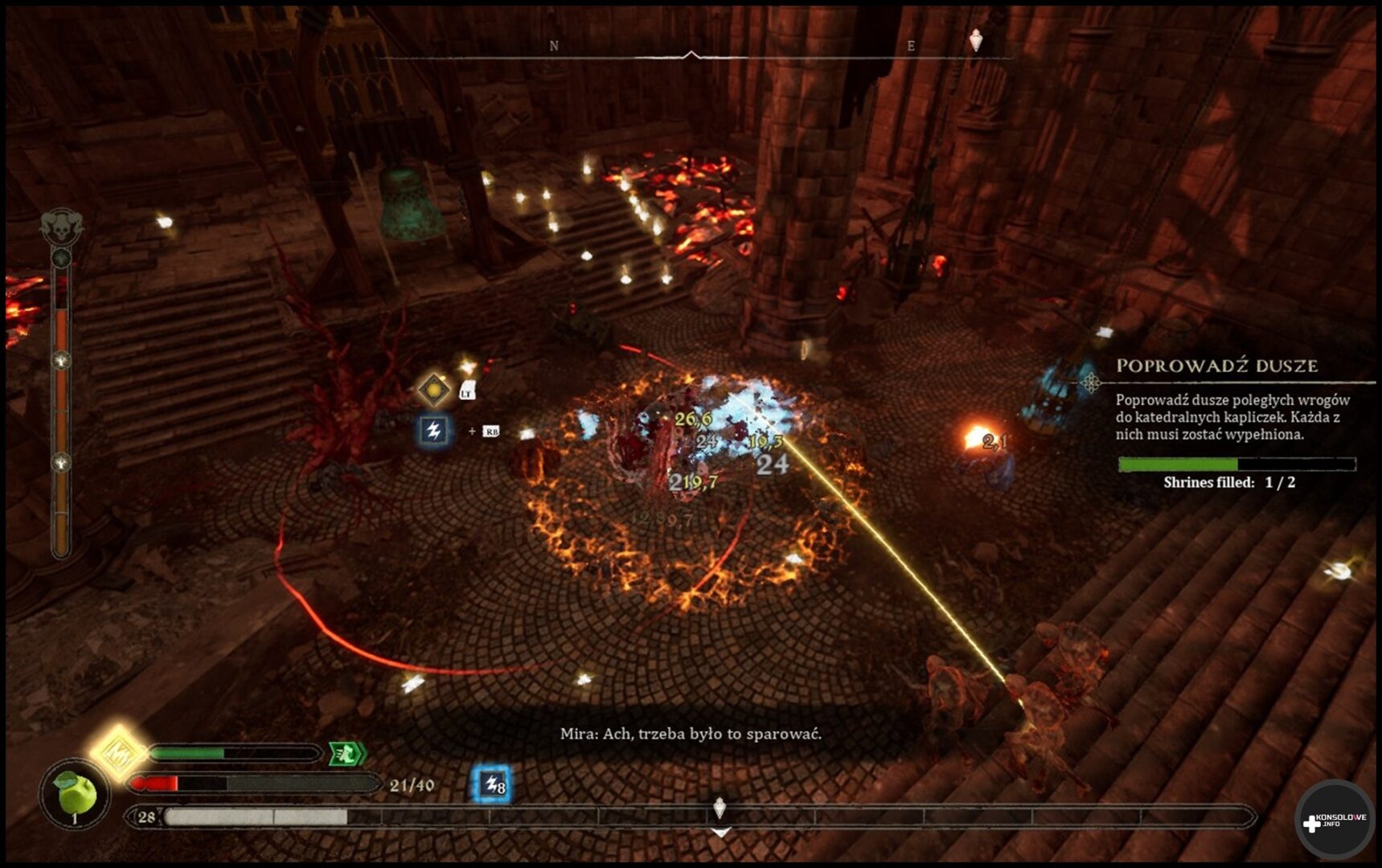
Task: Select the green apple consumable slot
Action: tap(76, 796)
